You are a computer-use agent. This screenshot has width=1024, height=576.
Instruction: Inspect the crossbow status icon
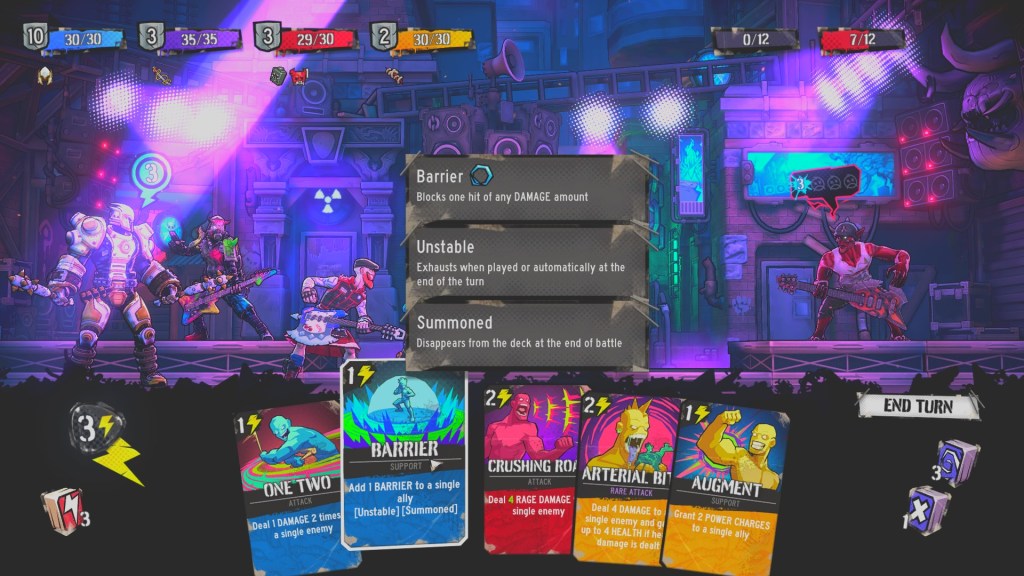point(161,75)
